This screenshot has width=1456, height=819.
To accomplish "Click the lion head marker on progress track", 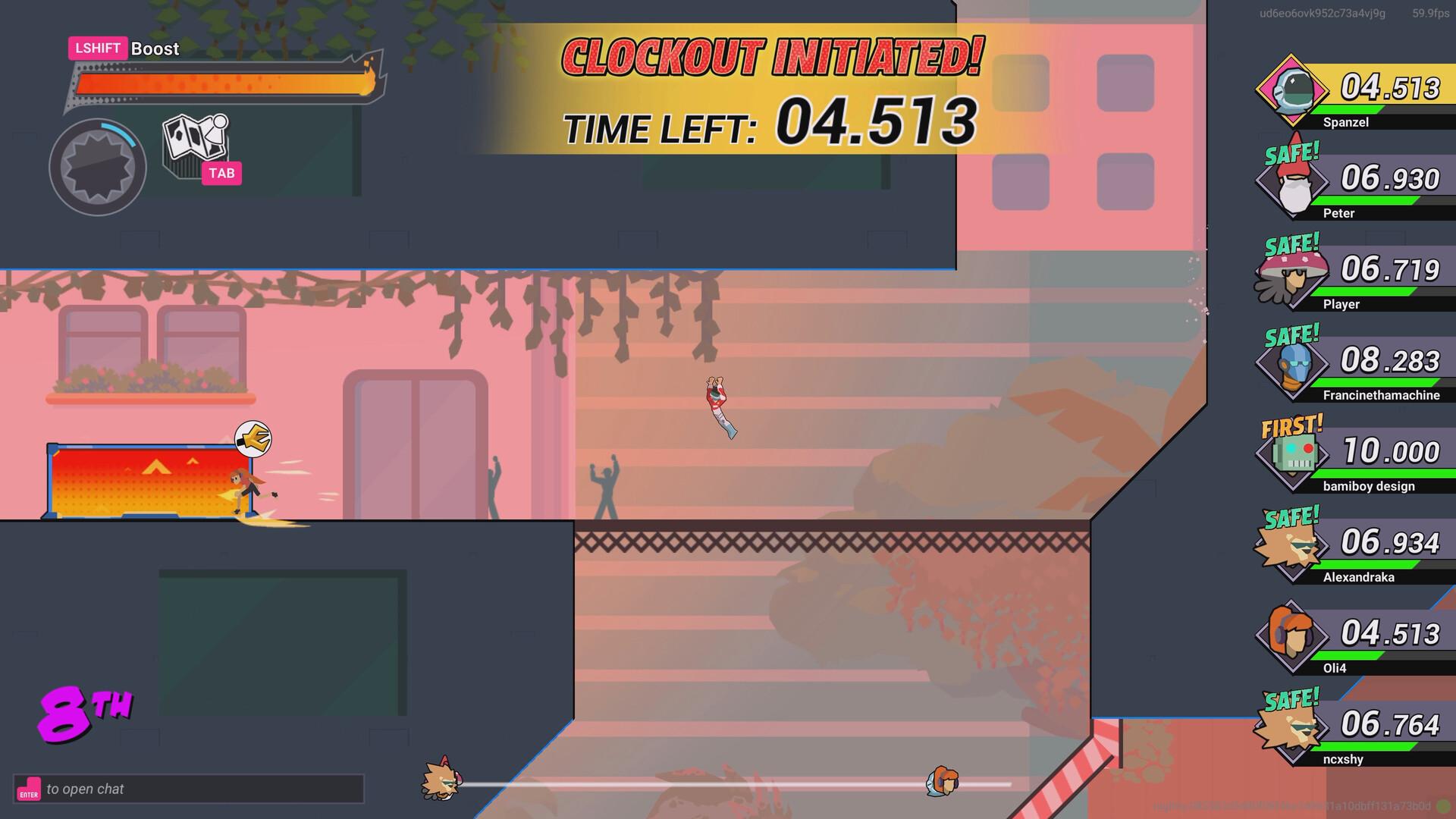I will click(x=441, y=778).
